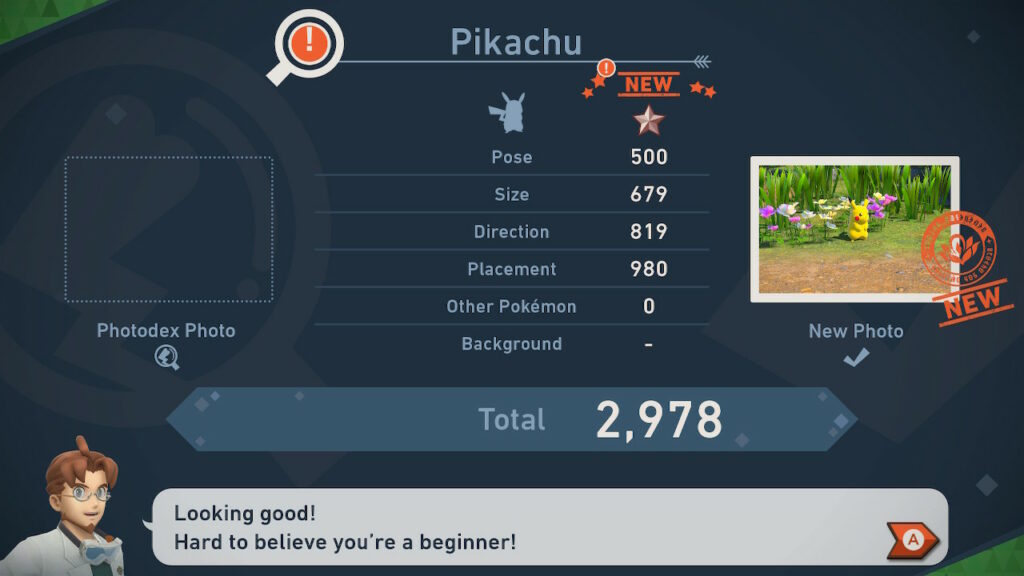This screenshot has height=576, width=1024.
Task: Click the magnifier icon under Photodex Photo
Action: pos(167,357)
